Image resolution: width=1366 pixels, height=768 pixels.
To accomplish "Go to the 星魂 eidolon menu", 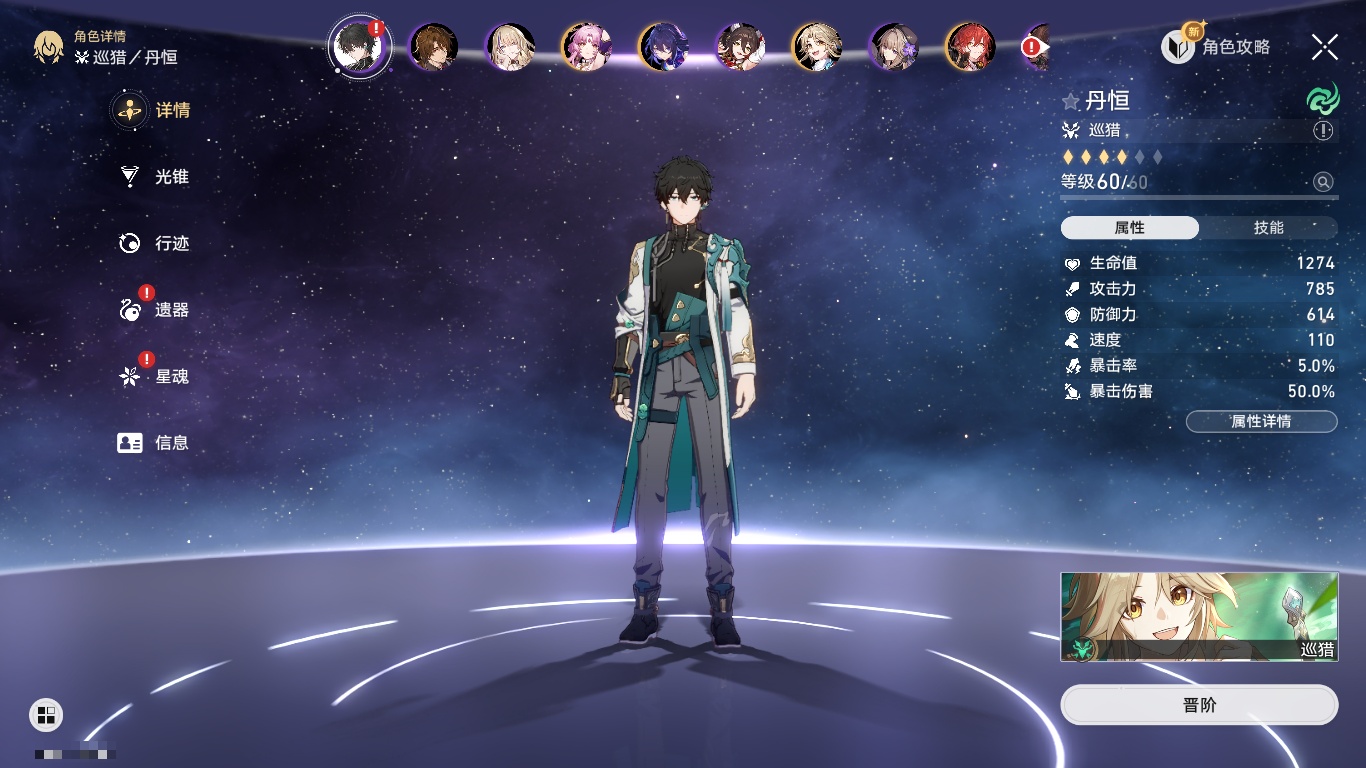I will pos(155,377).
